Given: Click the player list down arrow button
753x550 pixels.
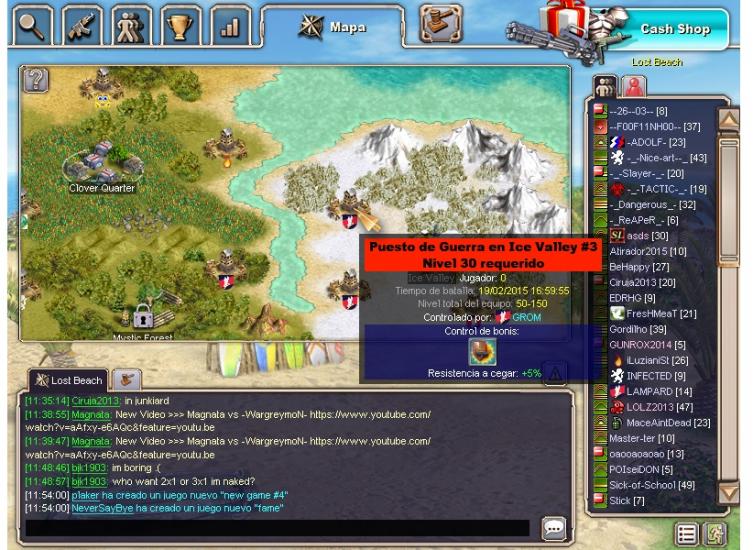Looking at the screenshot, I should pos(729,492).
